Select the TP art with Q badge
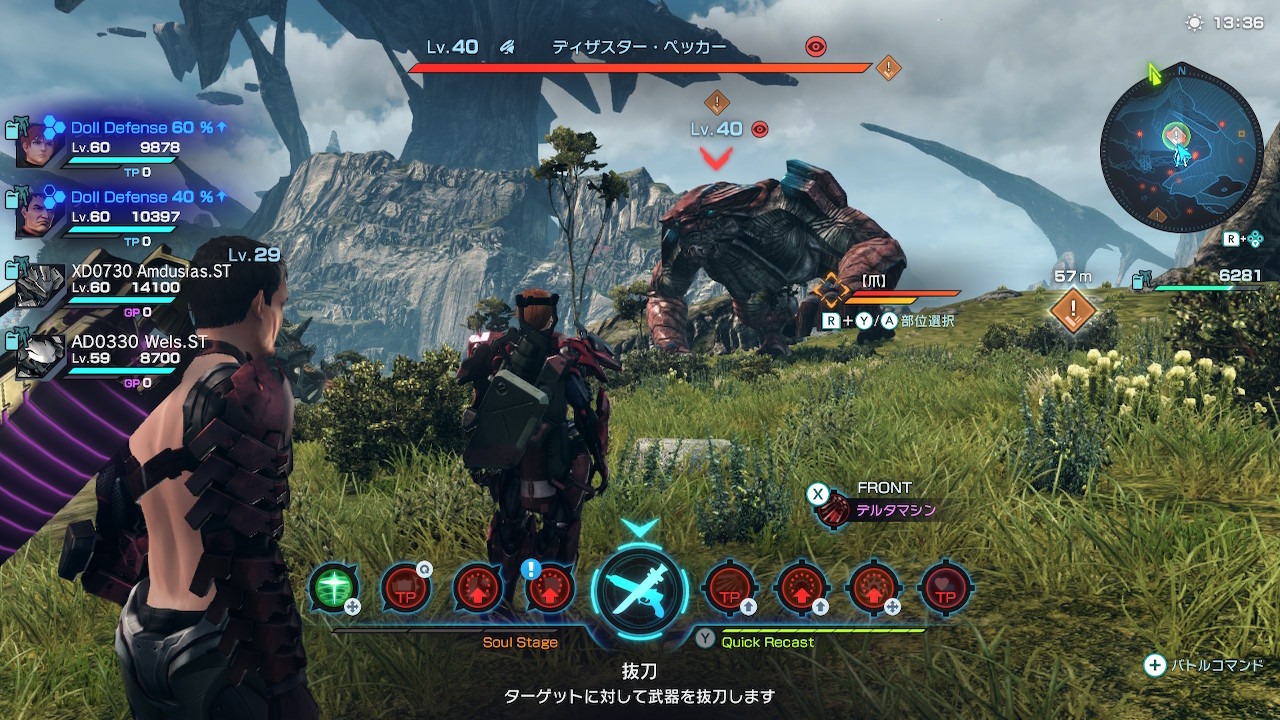The width and height of the screenshot is (1280, 720). point(406,588)
